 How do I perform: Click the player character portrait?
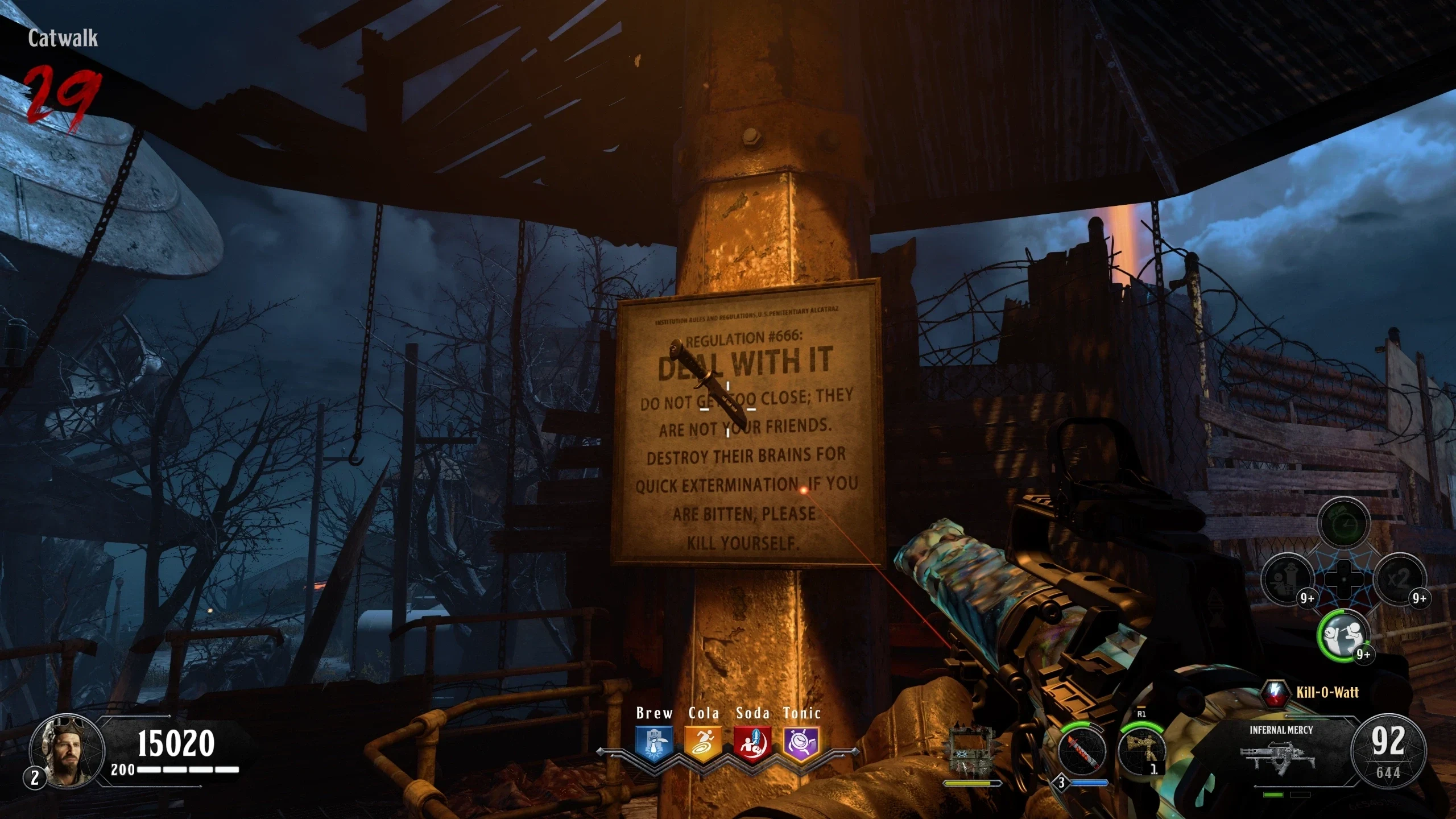(67, 752)
